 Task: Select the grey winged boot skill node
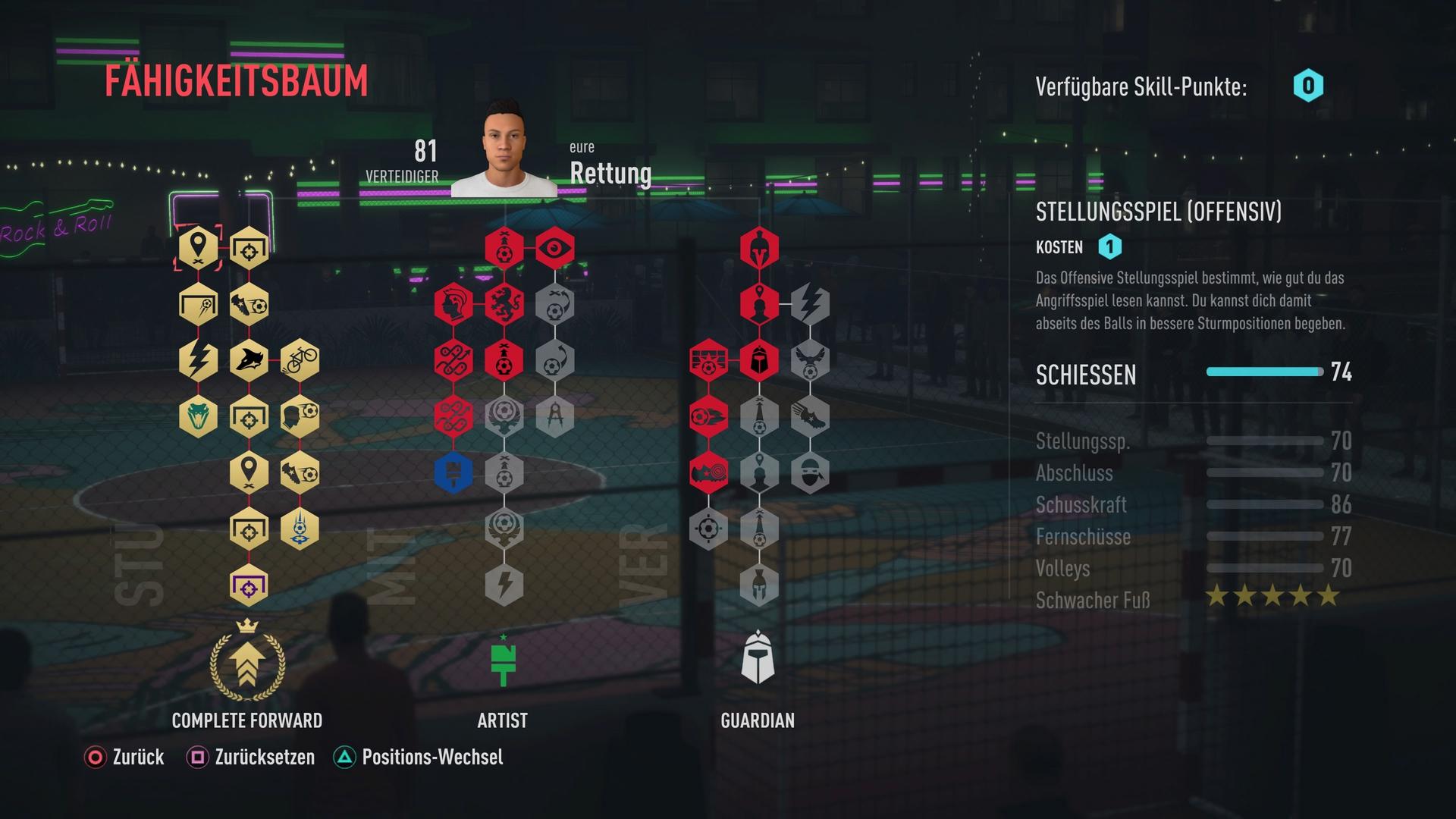point(810,416)
